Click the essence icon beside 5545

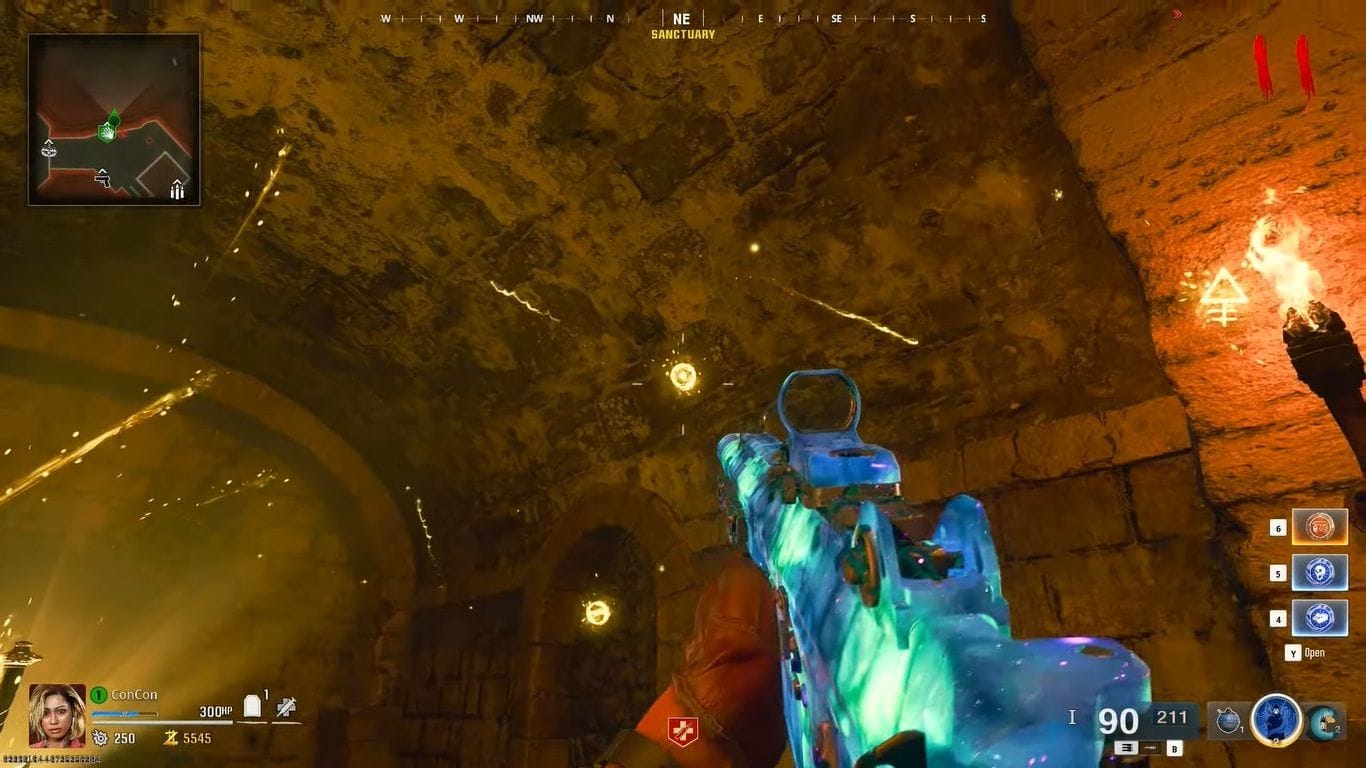[x=173, y=737]
